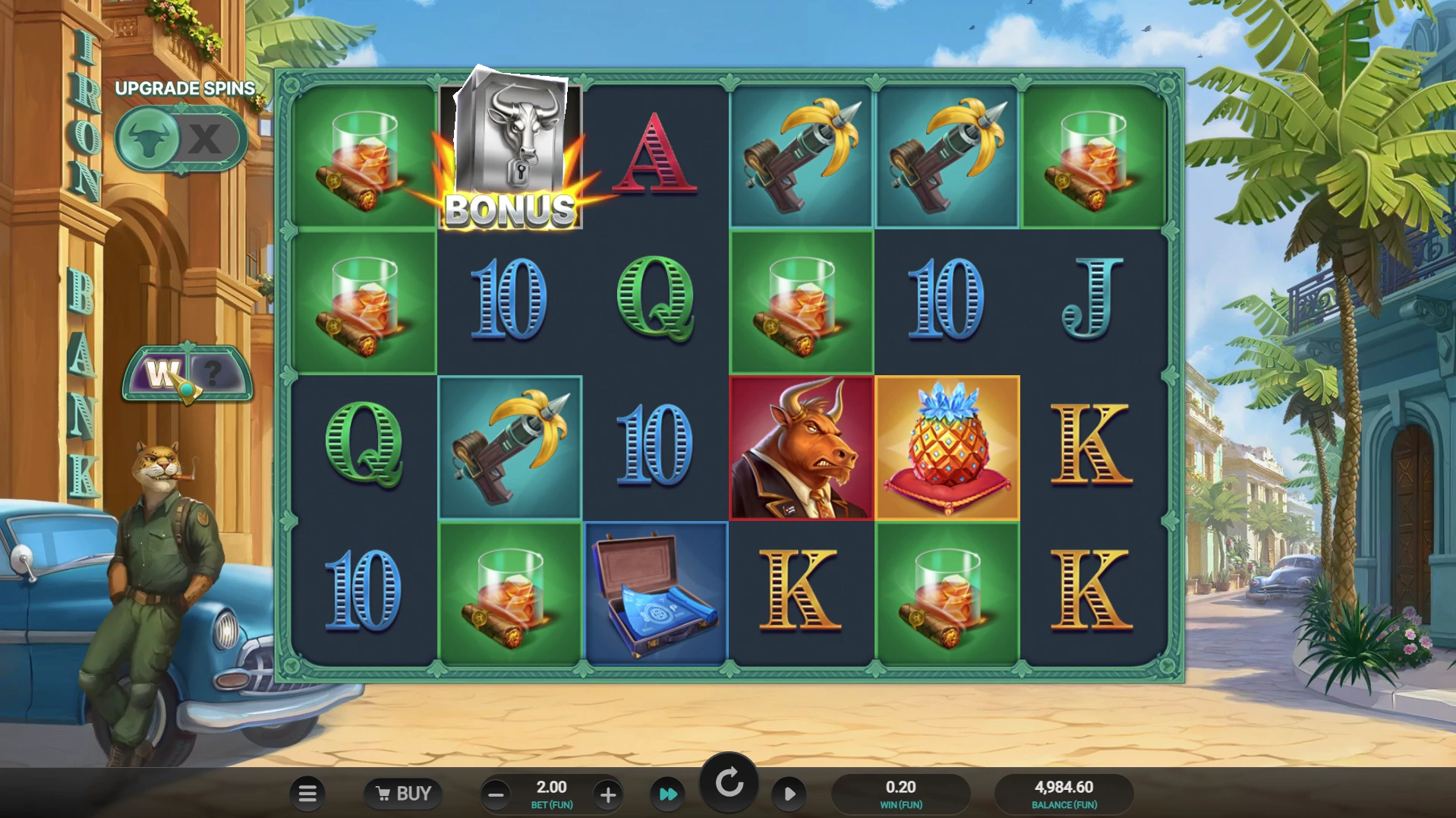The width and height of the screenshot is (1456, 818).
Task: Select the silver BONUS safe symbol
Action: click(x=510, y=152)
